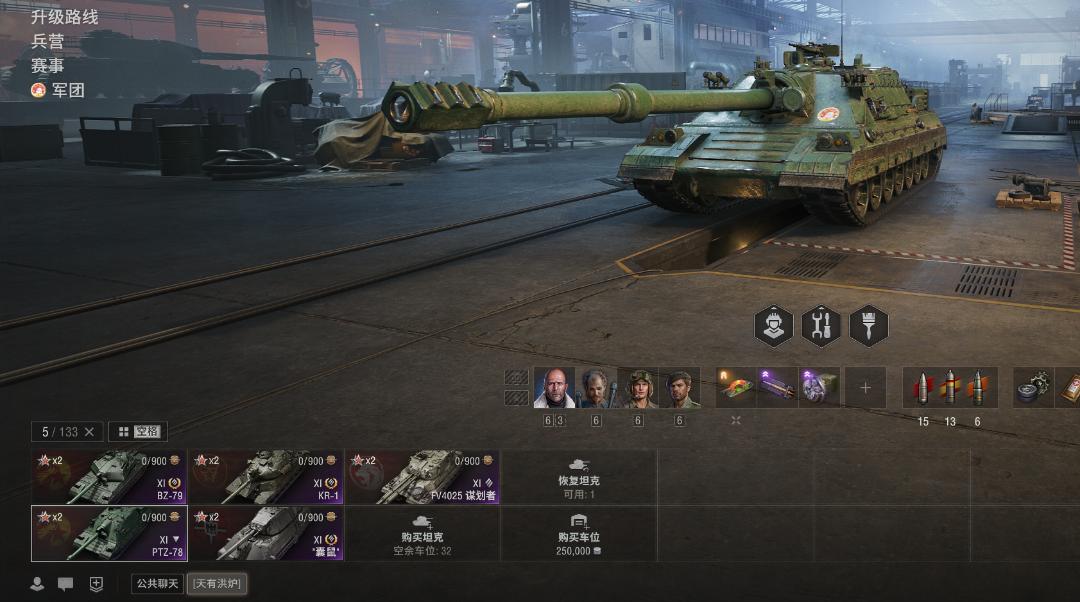Select the bald crew commander portrait
1080x602 pixels.
(x=554, y=388)
